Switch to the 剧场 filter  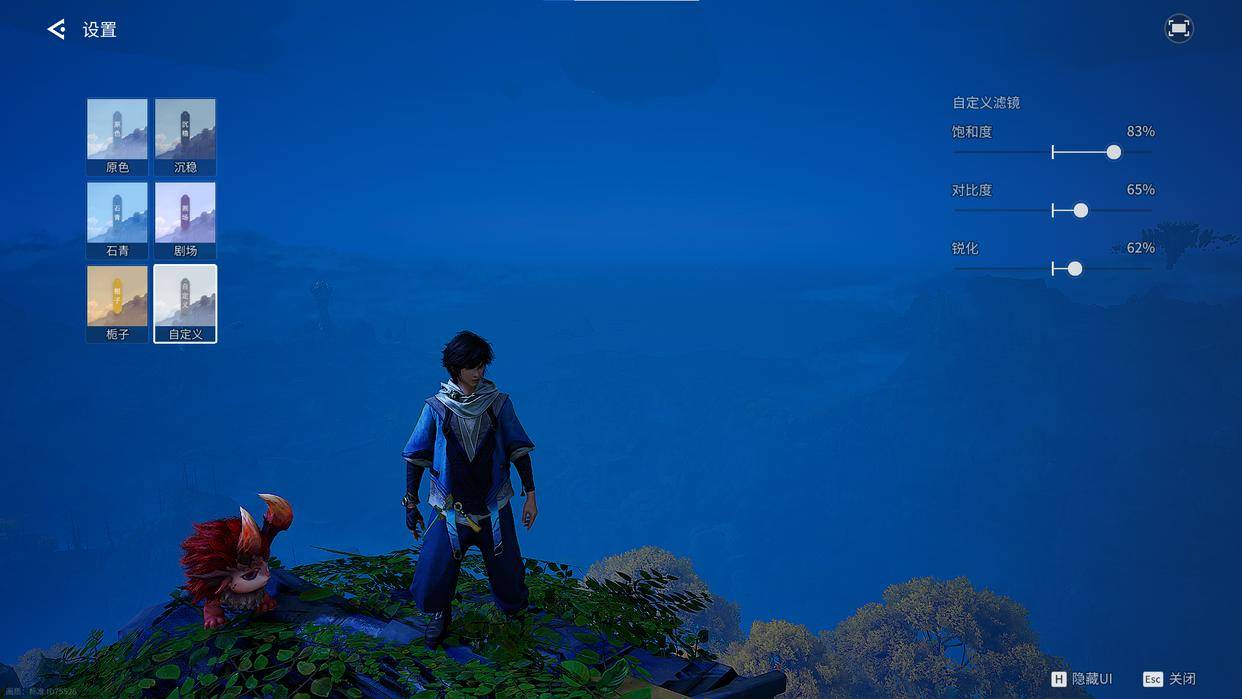185,219
